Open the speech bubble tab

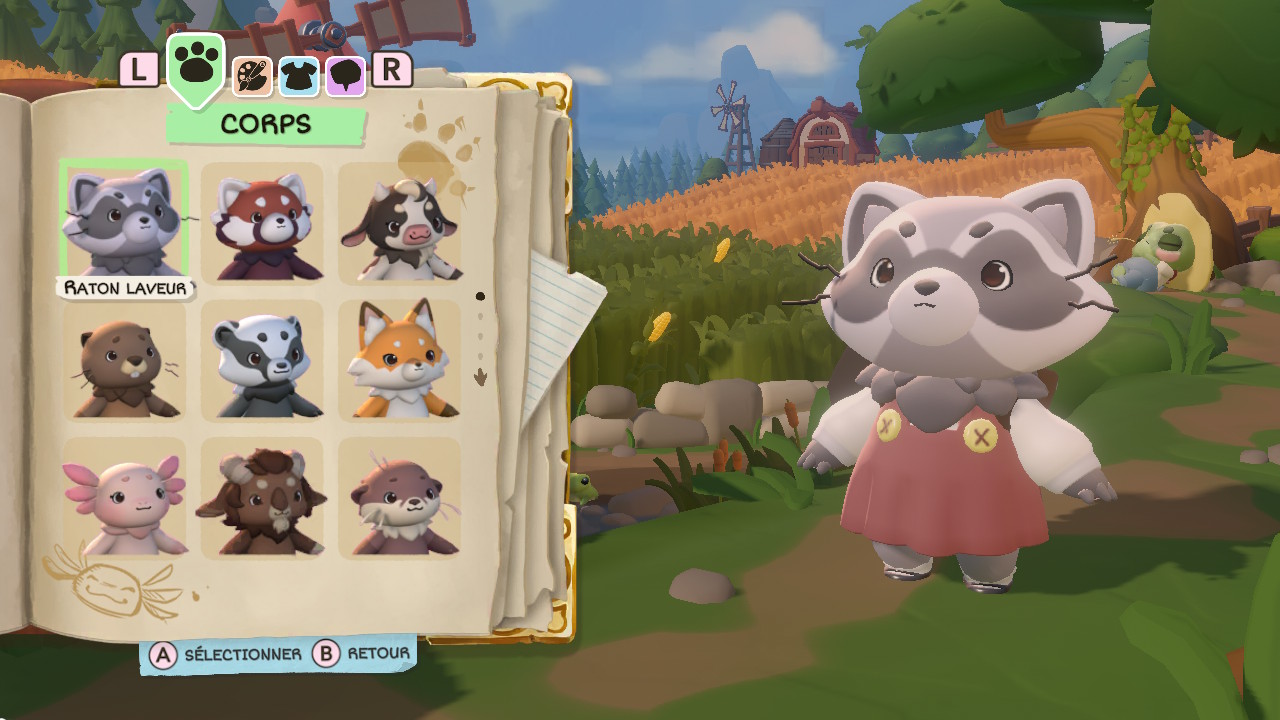(x=346, y=76)
